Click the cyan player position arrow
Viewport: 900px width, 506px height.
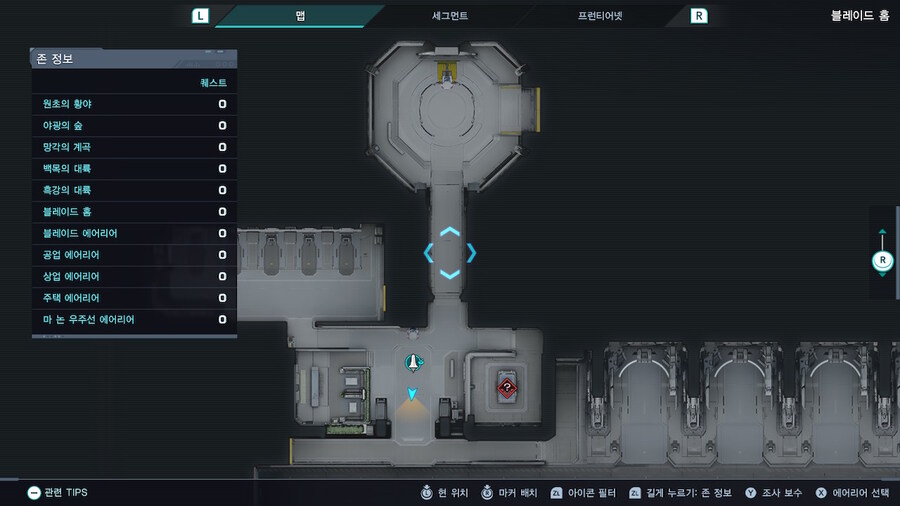(x=411, y=394)
